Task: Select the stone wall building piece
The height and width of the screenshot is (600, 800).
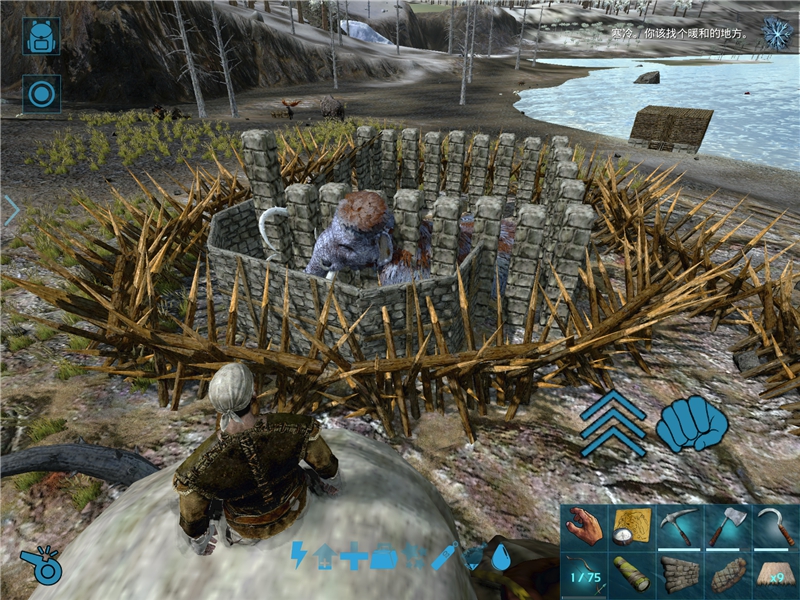Action: pos(680,575)
